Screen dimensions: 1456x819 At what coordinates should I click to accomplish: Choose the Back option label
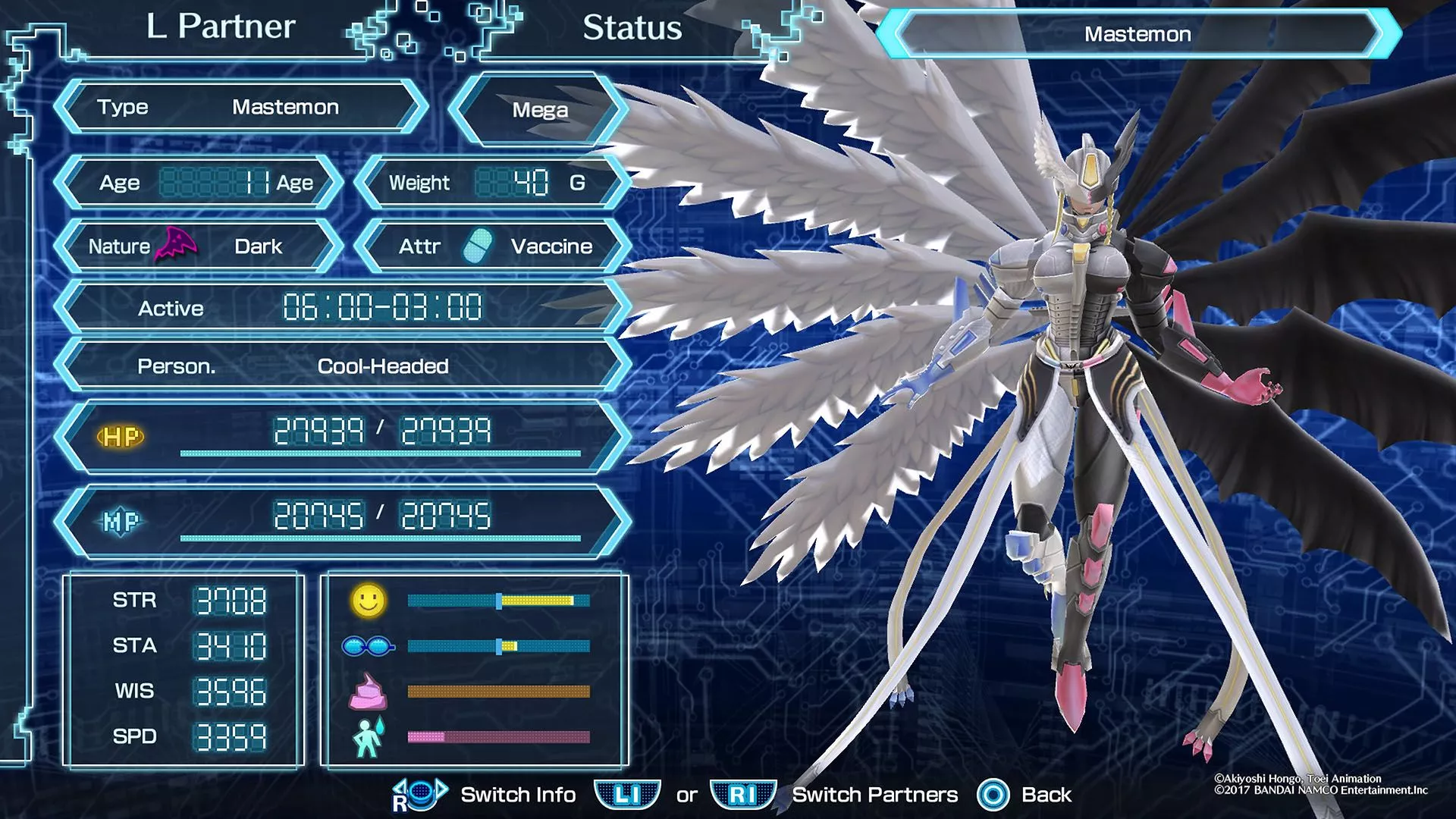tap(1046, 795)
